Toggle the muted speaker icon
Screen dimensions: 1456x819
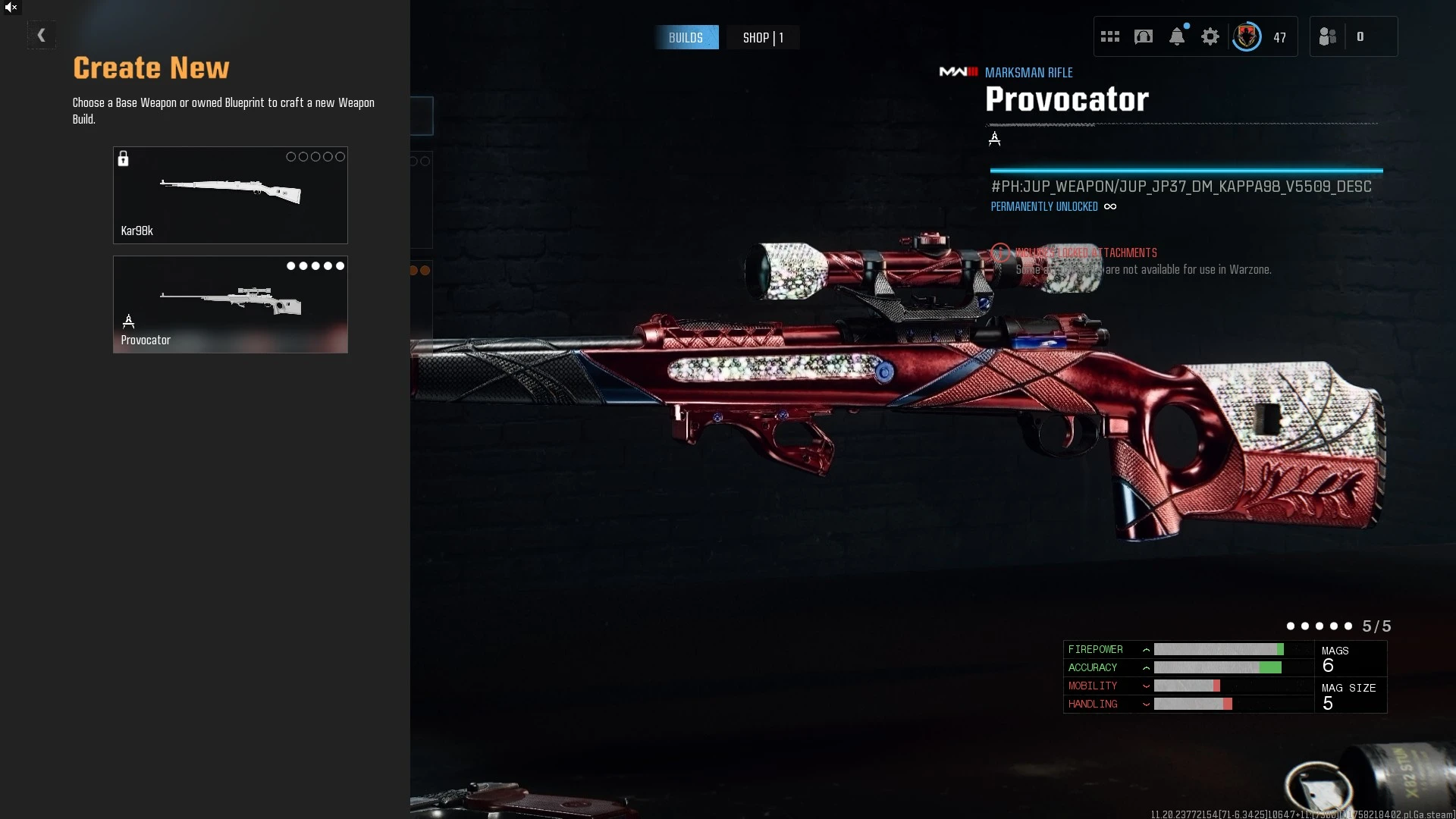tap(11, 8)
